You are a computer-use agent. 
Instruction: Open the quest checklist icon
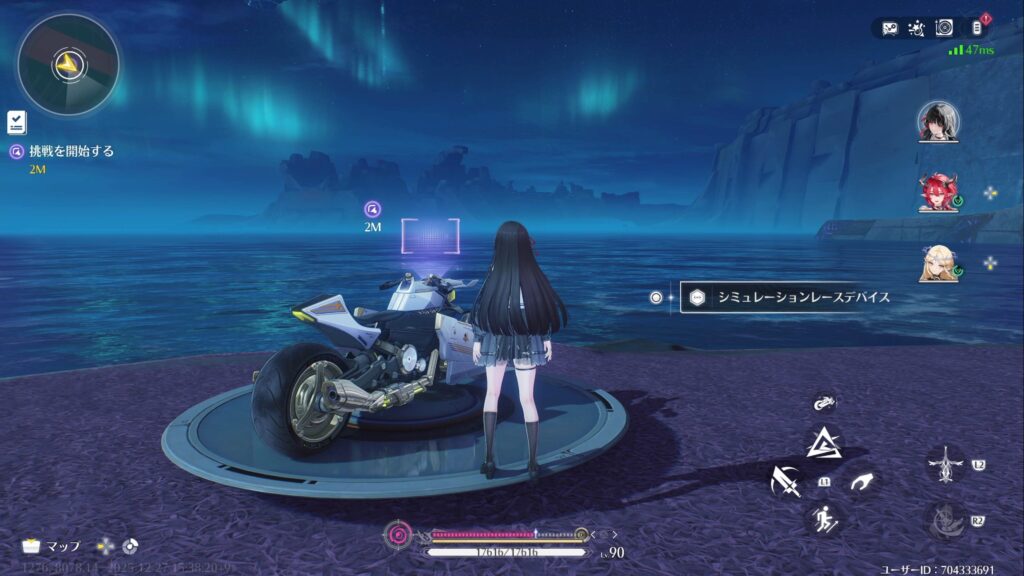[16, 122]
